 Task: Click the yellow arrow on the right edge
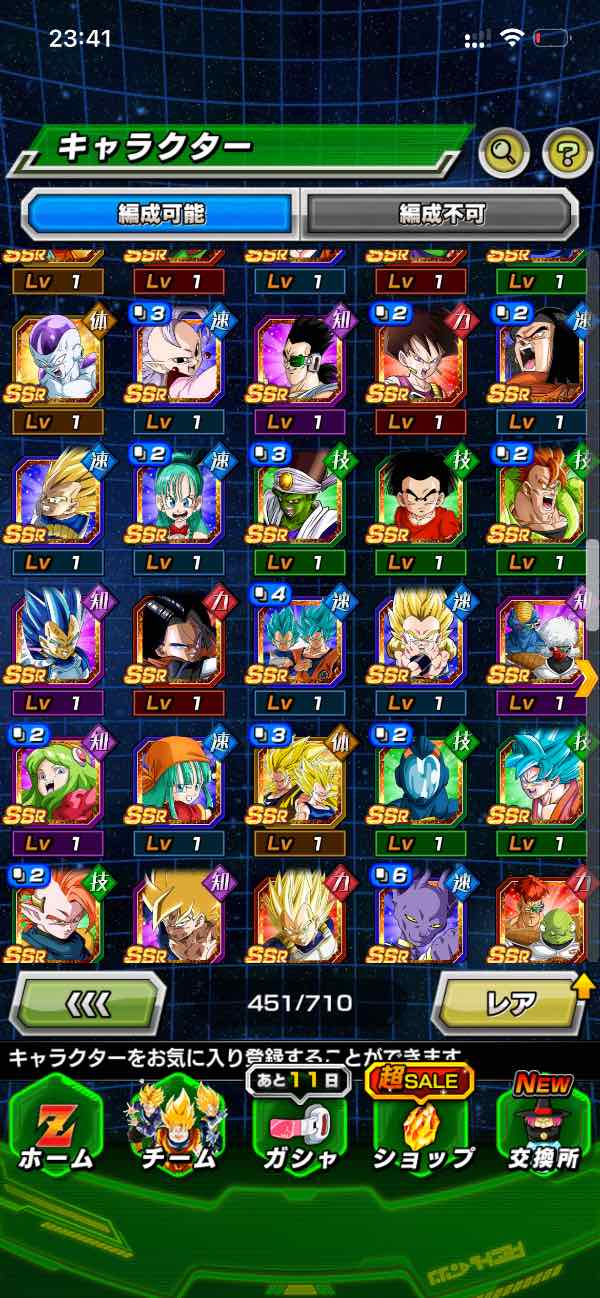point(587,679)
